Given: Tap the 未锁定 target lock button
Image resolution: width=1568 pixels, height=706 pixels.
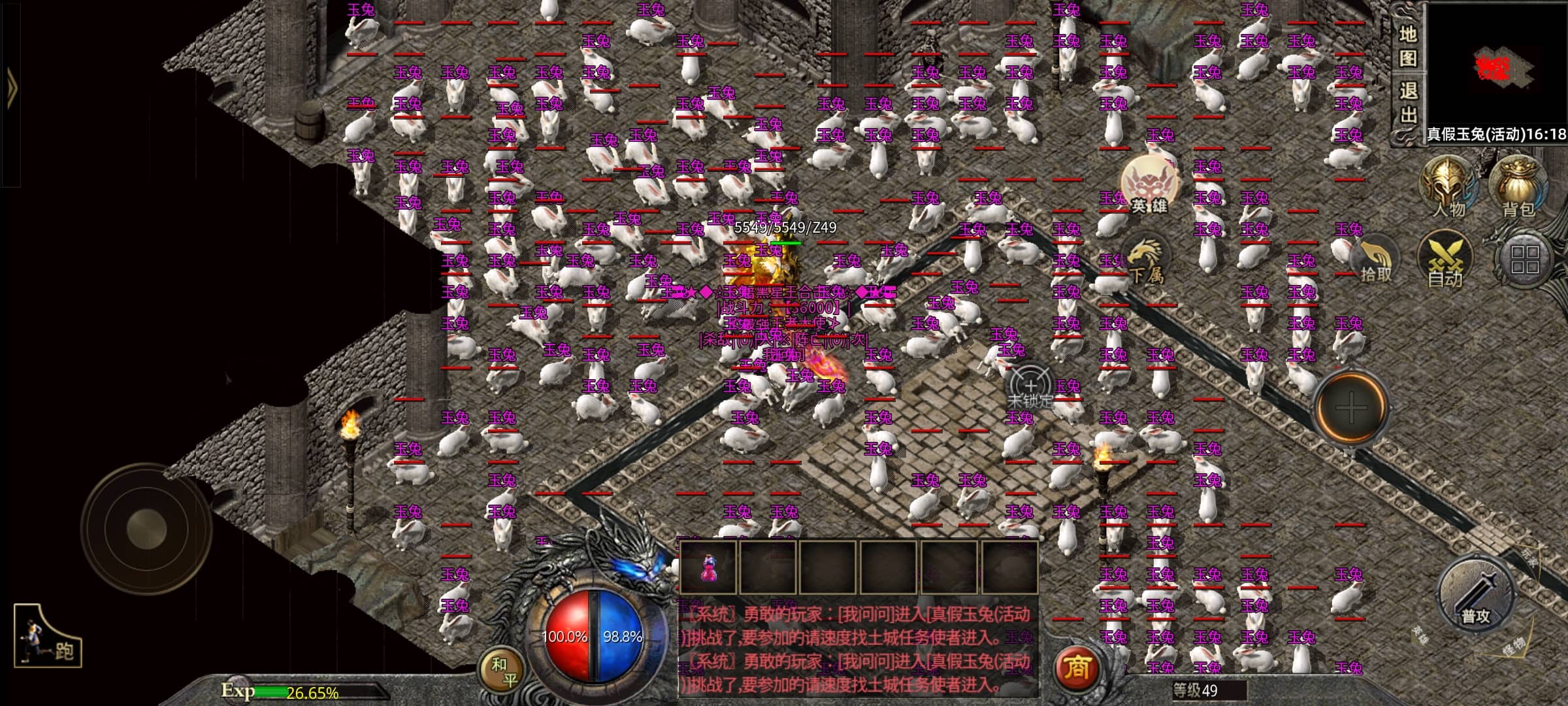Looking at the screenshot, I should click(1031, 388).
